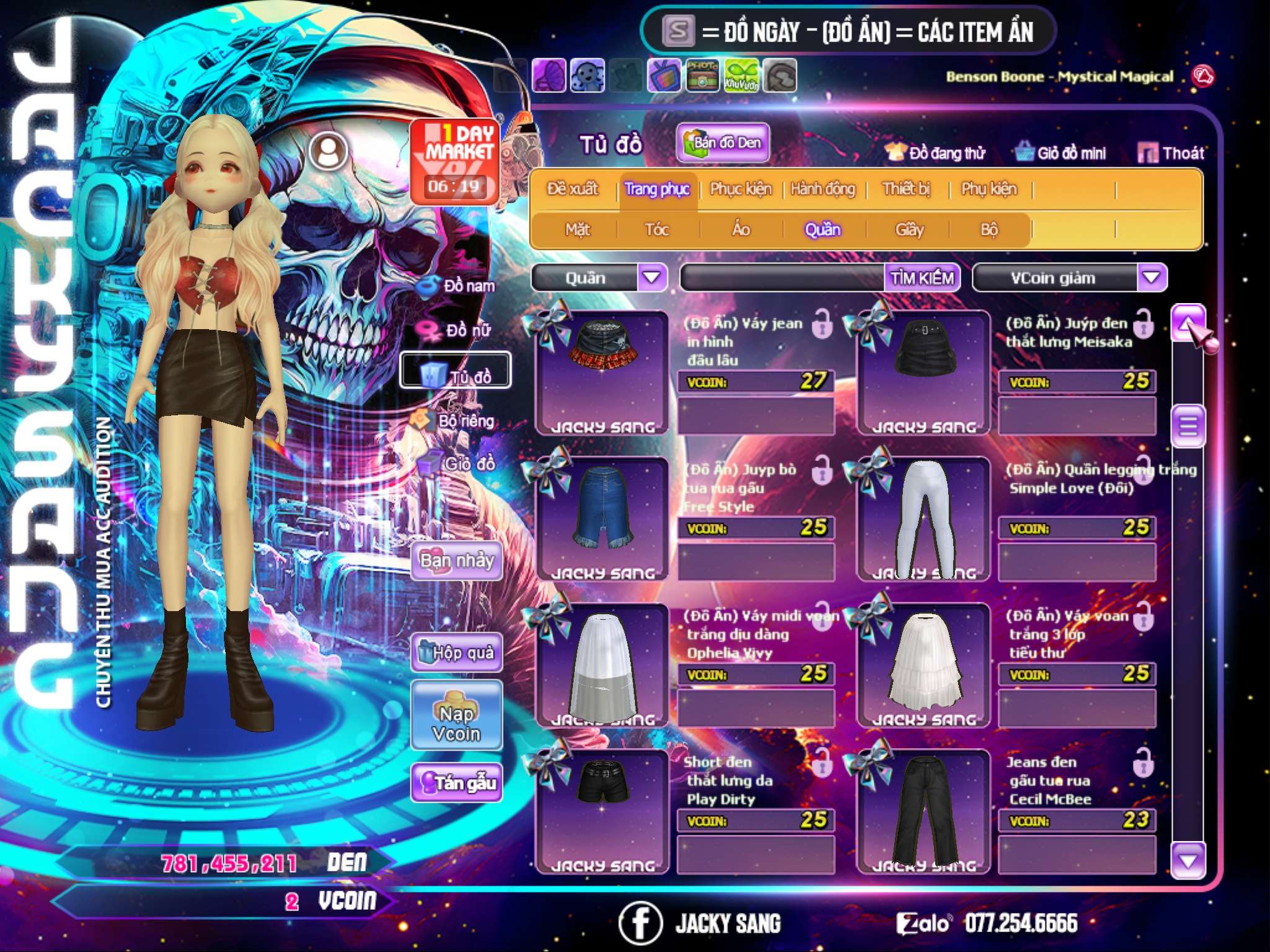Select the white legging Simple Love item

pyautogui.click(x=923, y=518)
